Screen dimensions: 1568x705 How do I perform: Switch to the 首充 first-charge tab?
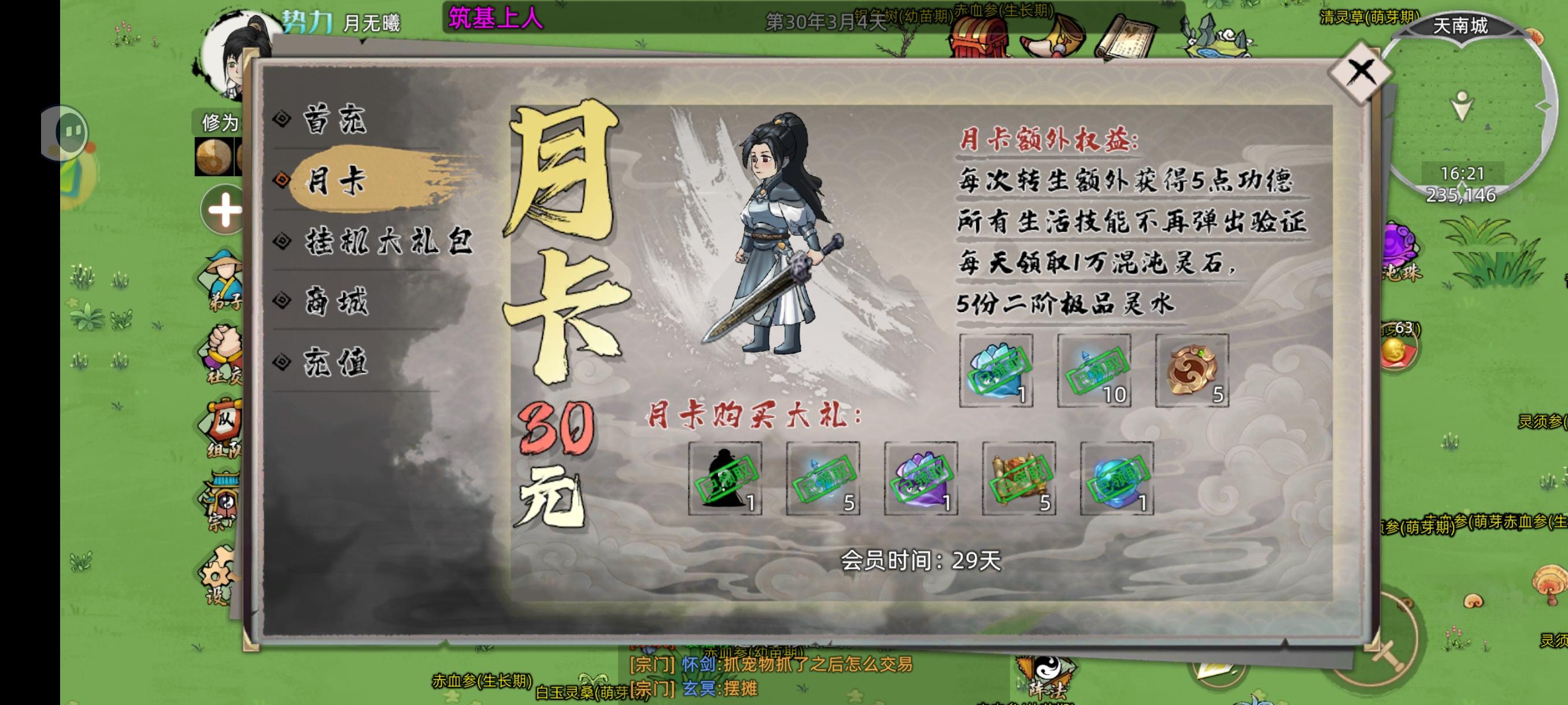(x=335, y=120)
